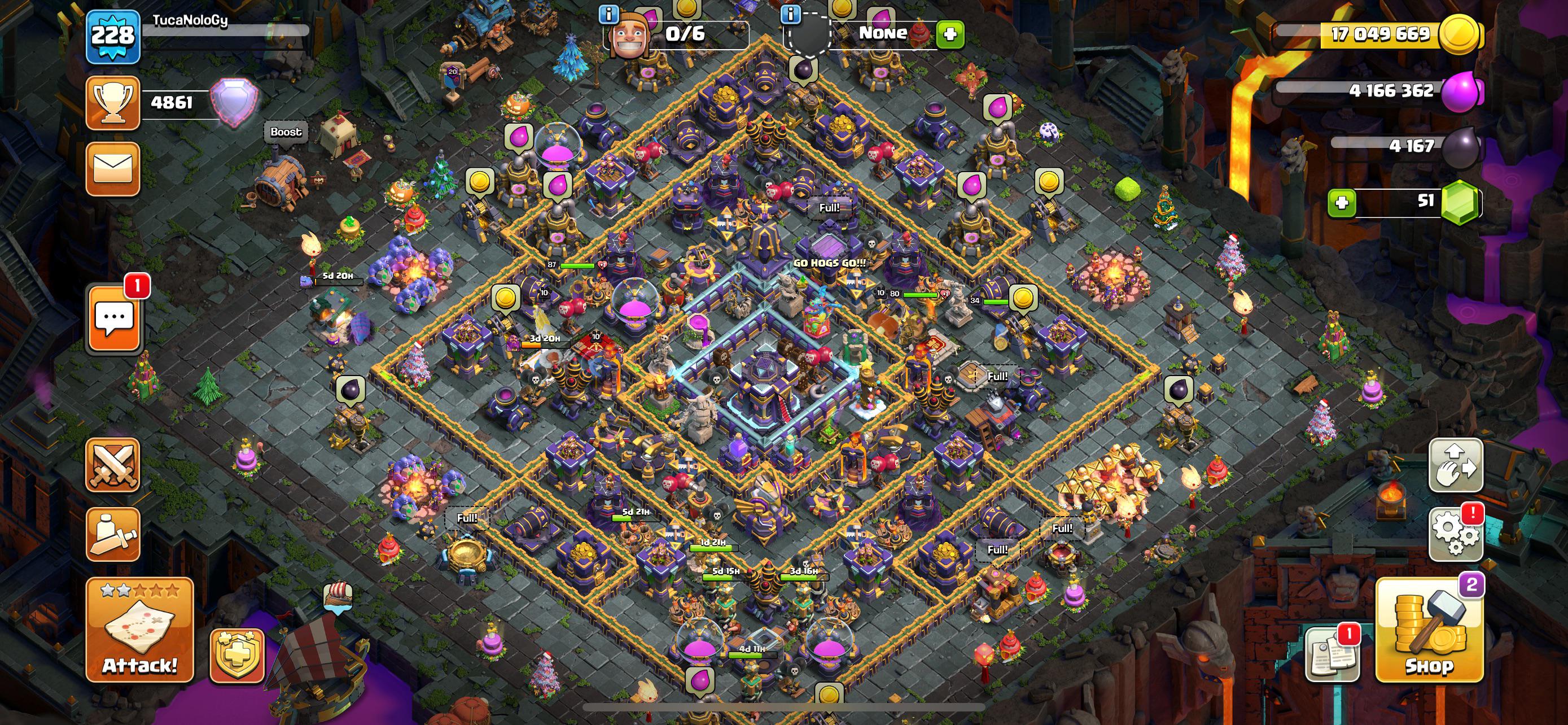Open the army training menu
This screenshot has height=725, width=1568.
(x=113, y=534)
